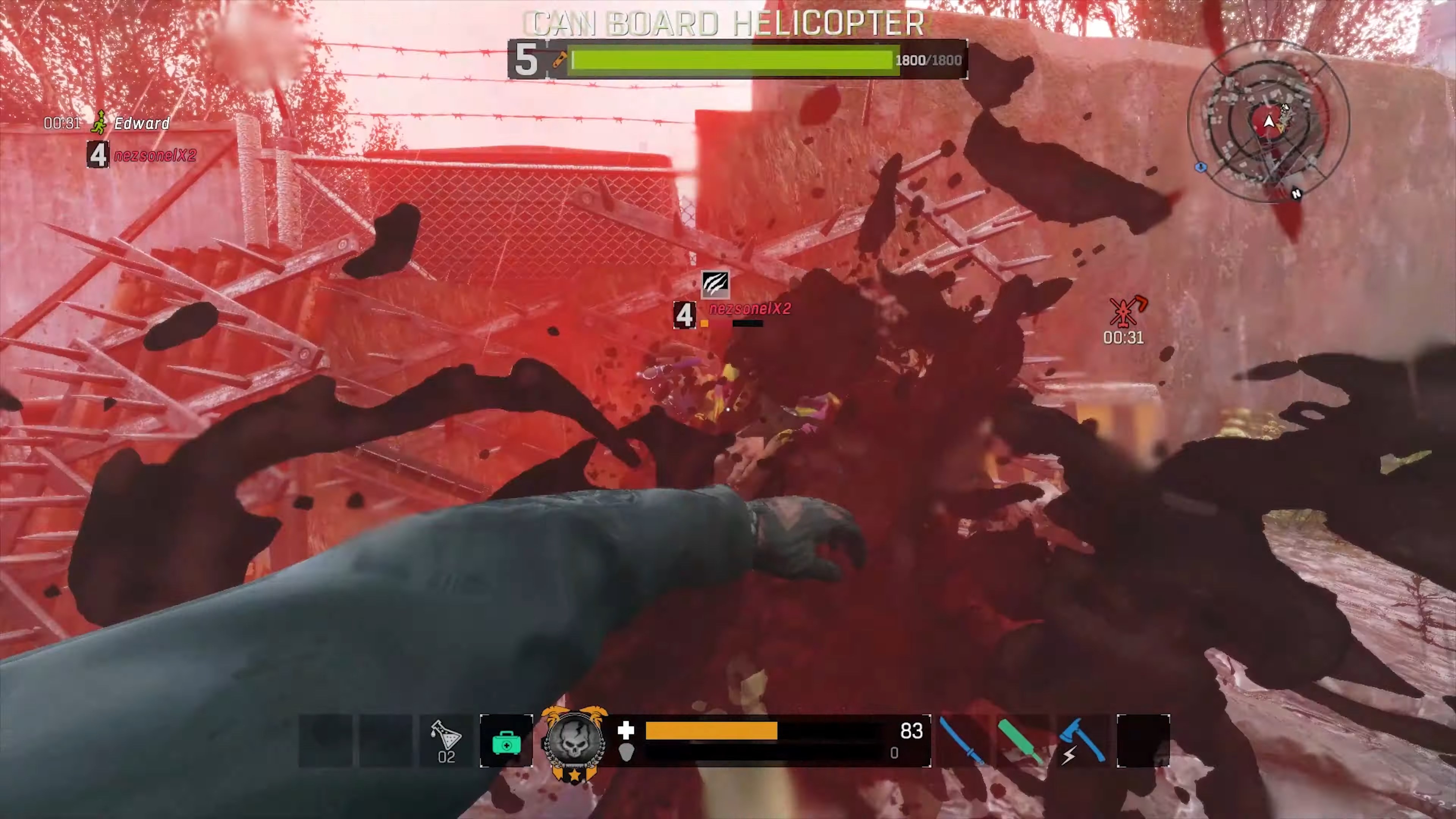The height and width of the screenshot is (819, 1456).
Task: Click the white health cross icon
Action: (x=626, y=731)
